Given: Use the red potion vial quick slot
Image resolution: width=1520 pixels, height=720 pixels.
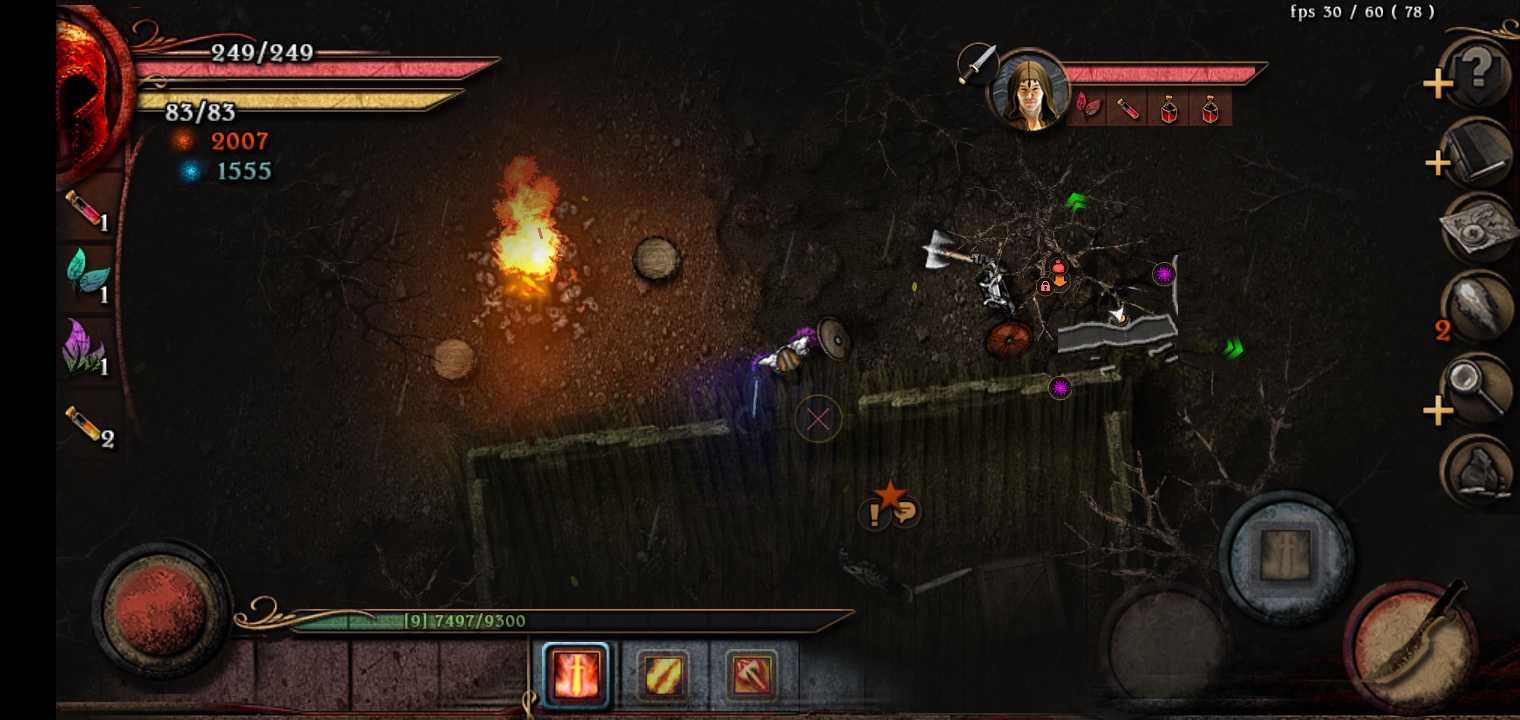Looking at the screenshot, I should point(88,211).
